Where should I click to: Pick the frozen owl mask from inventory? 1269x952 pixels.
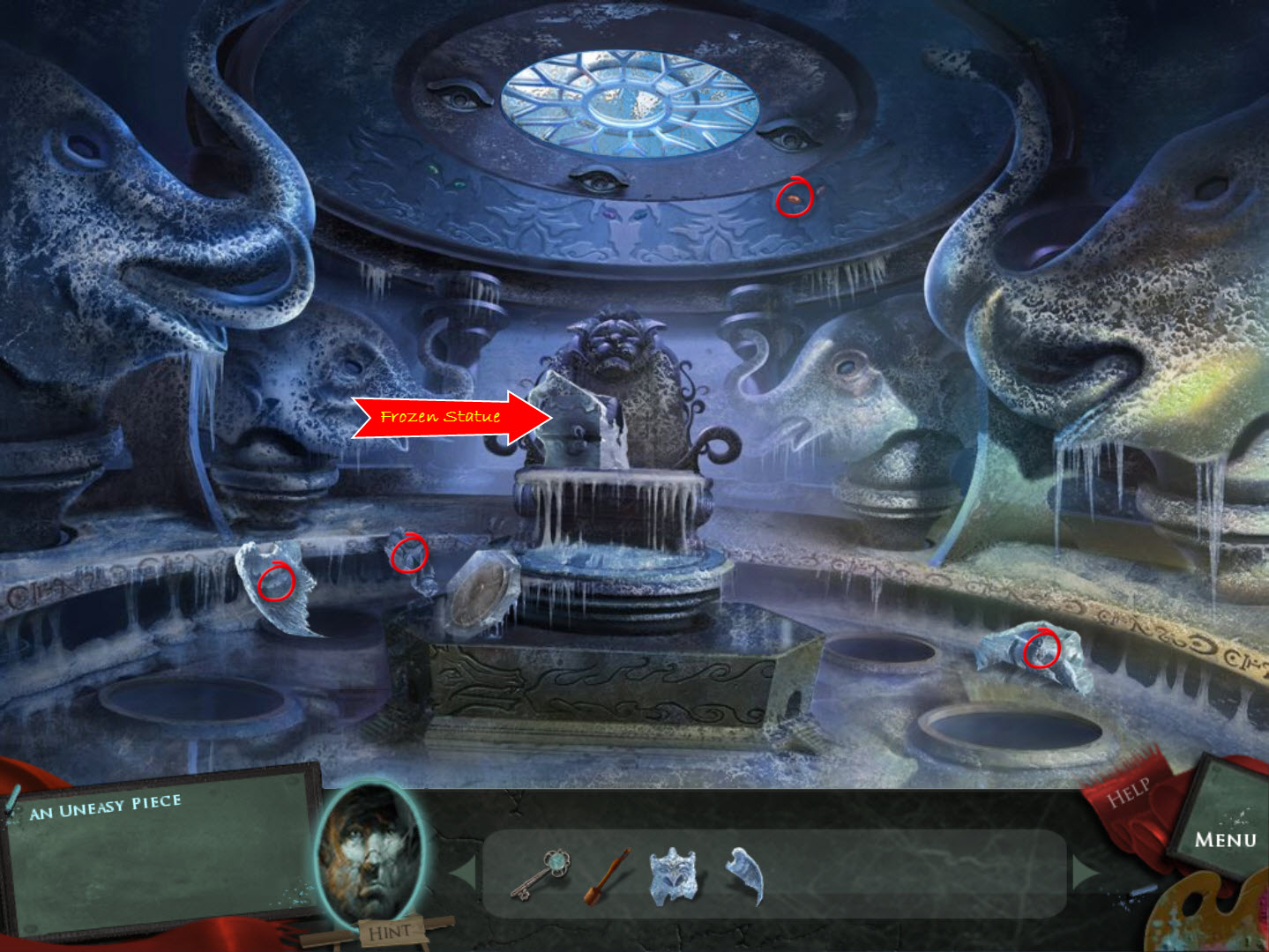675,879
